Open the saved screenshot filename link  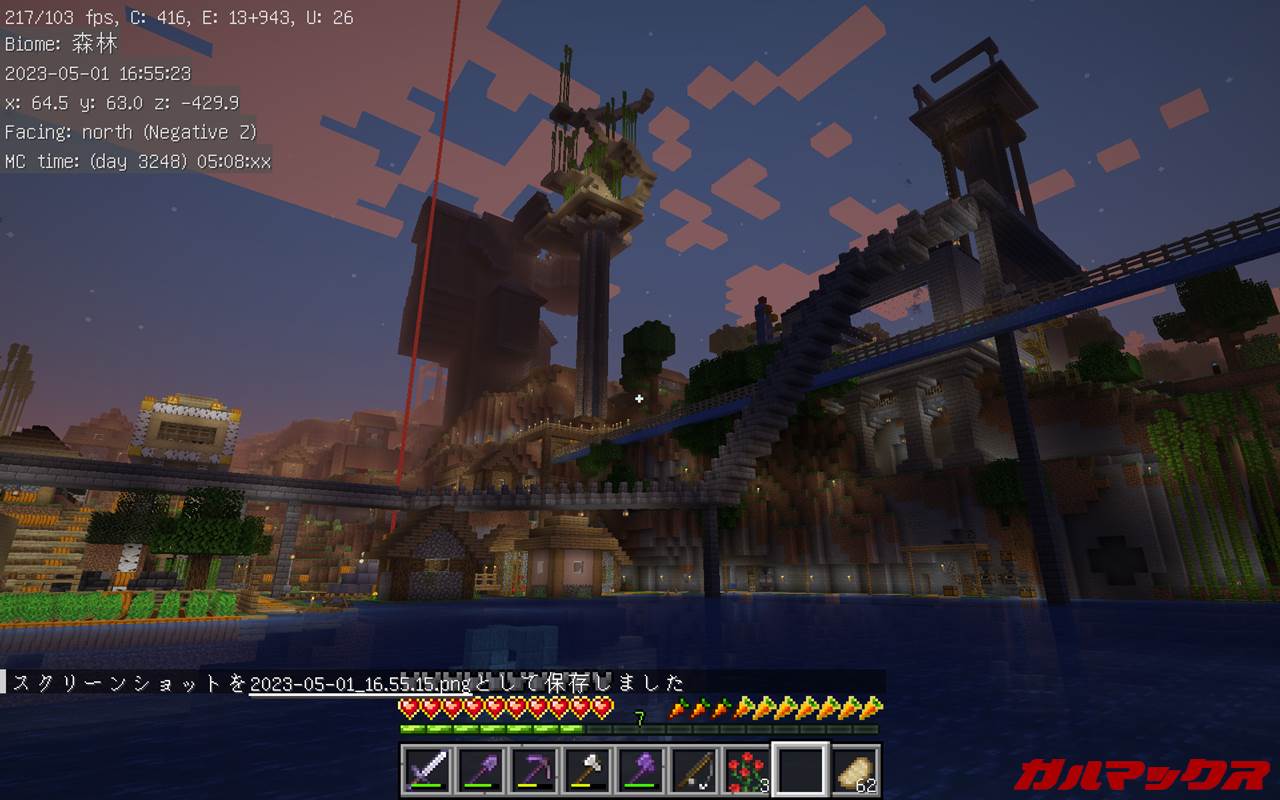point(359,684)
